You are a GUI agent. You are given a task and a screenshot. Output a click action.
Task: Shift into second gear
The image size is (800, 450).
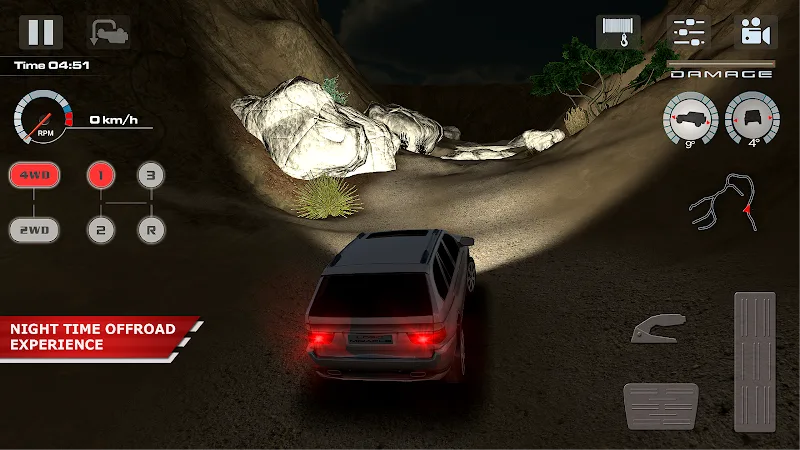point(101,230)
